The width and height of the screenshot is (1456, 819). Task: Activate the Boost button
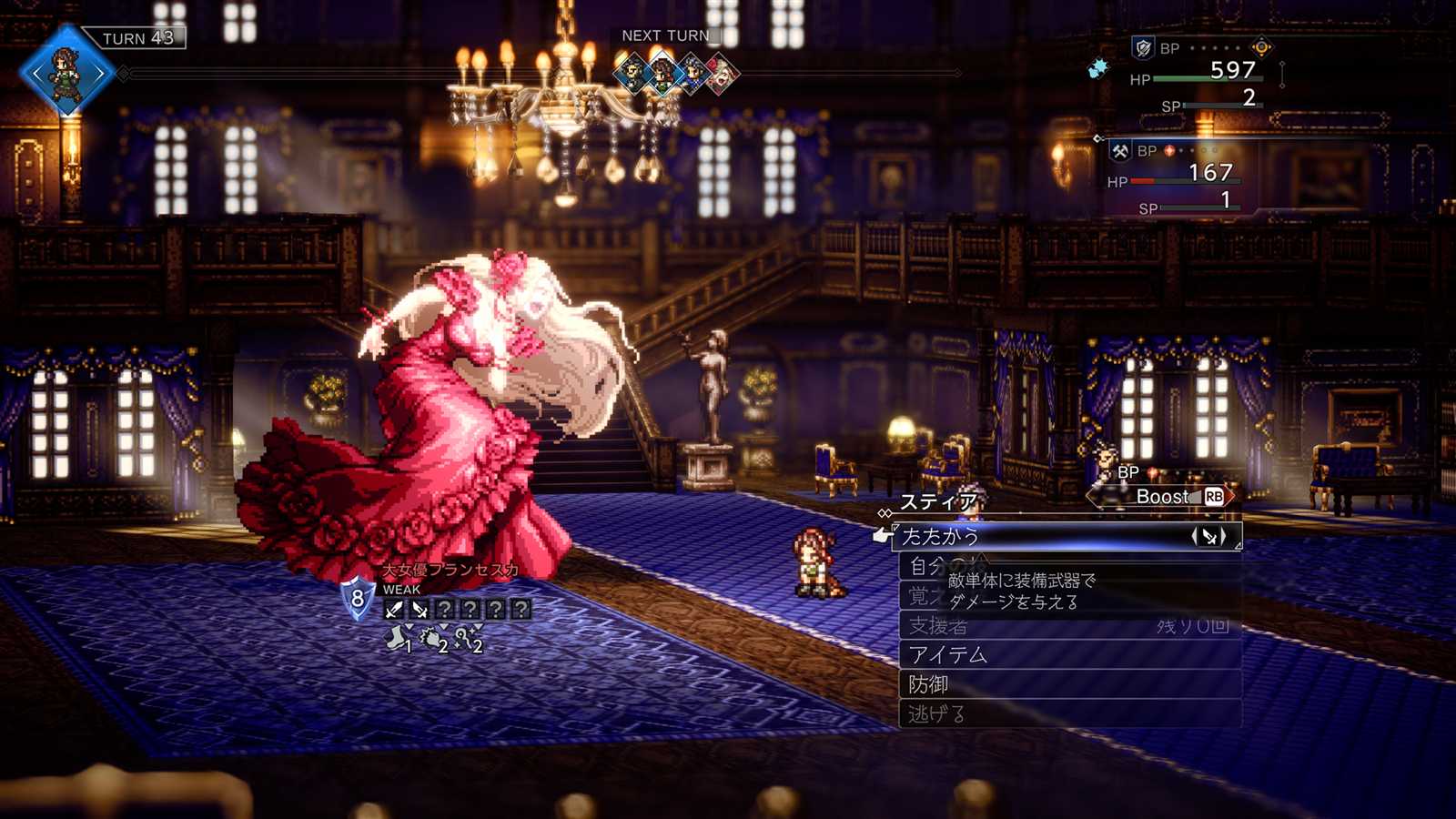(x=1163, y=497)
